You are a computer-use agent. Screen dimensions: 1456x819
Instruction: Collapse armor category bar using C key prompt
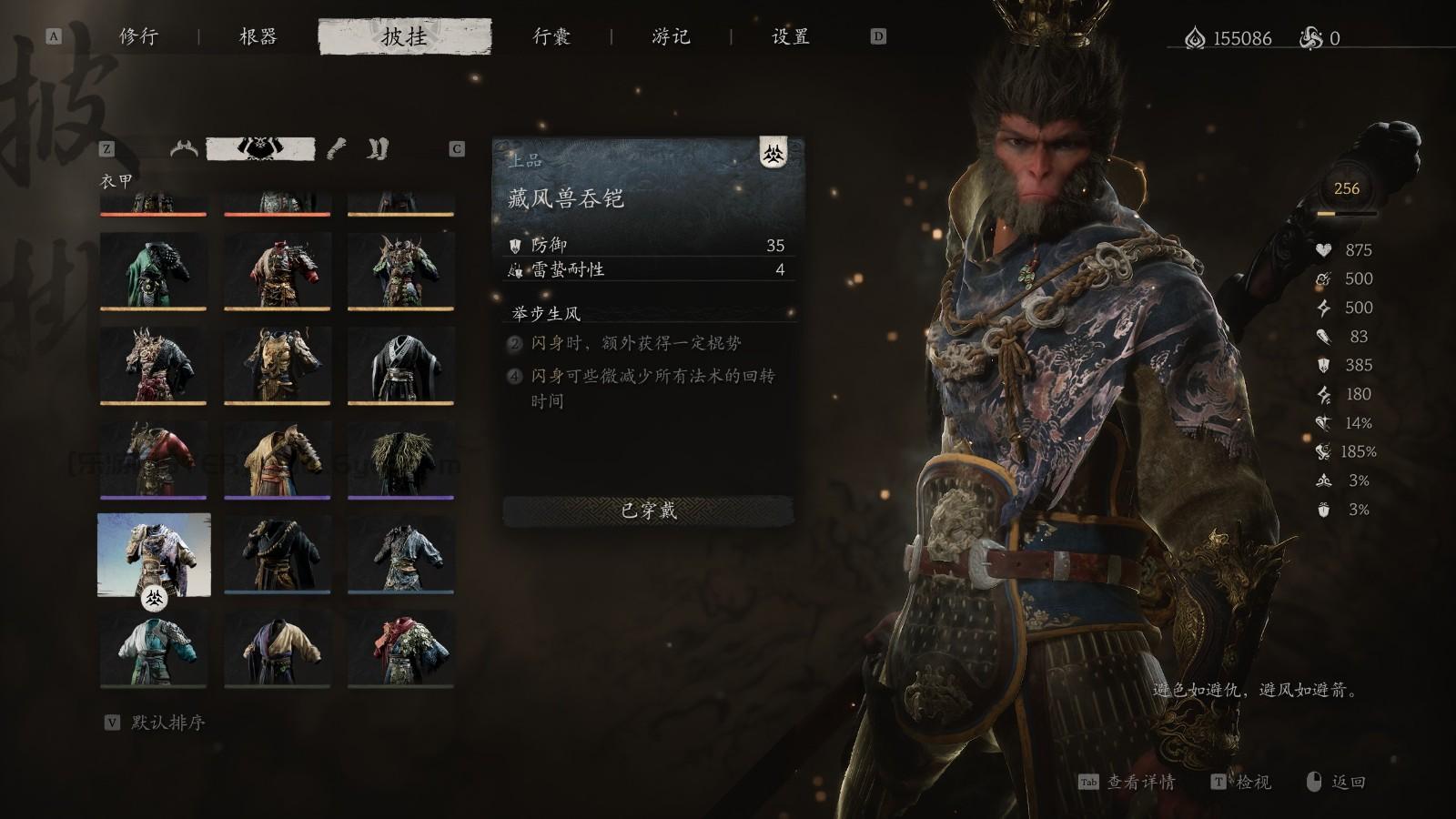pos(457,147)
